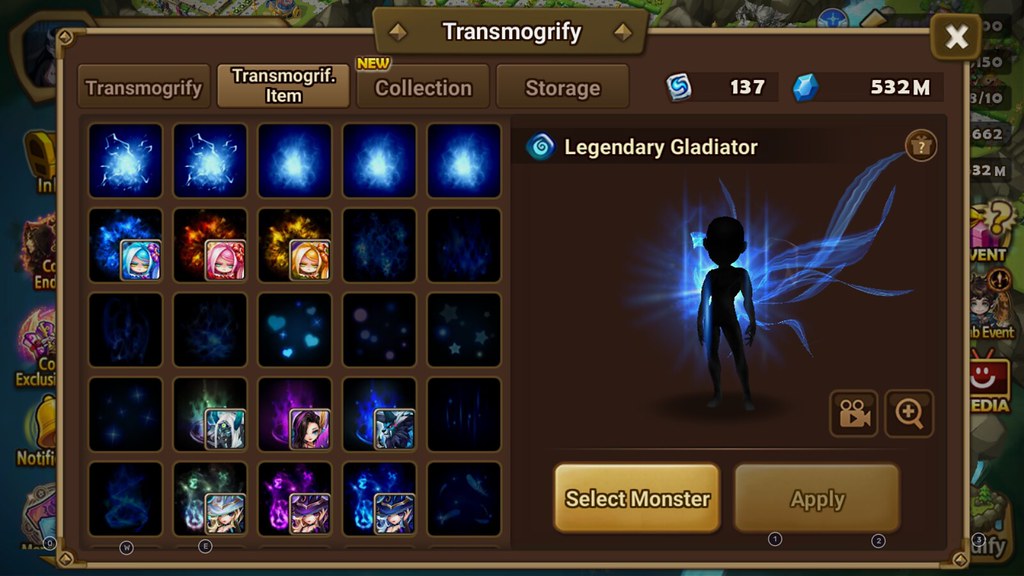Select the red flame item with pink-haired portrait
1024x576 pixels.
pos(210,244)
